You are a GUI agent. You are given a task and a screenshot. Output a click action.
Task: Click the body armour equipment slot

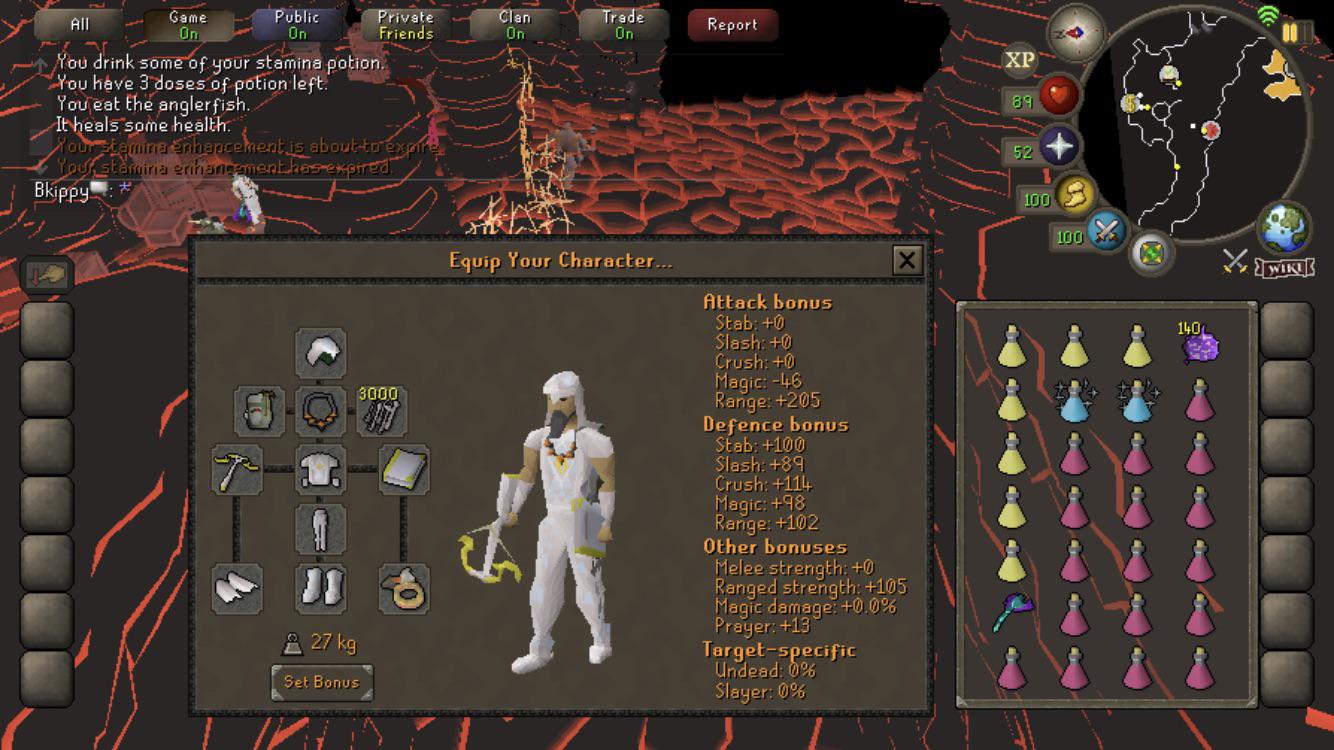pos(320,470)
